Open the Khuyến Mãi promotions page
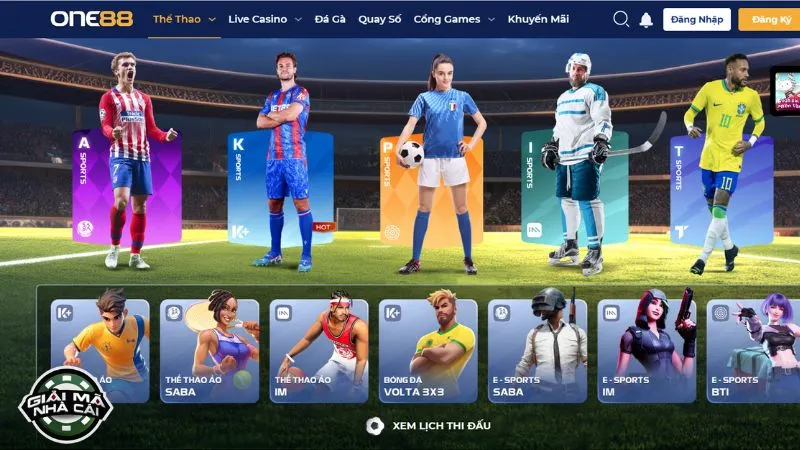Viewport: 800px width, 450px height. click(539, 19)
